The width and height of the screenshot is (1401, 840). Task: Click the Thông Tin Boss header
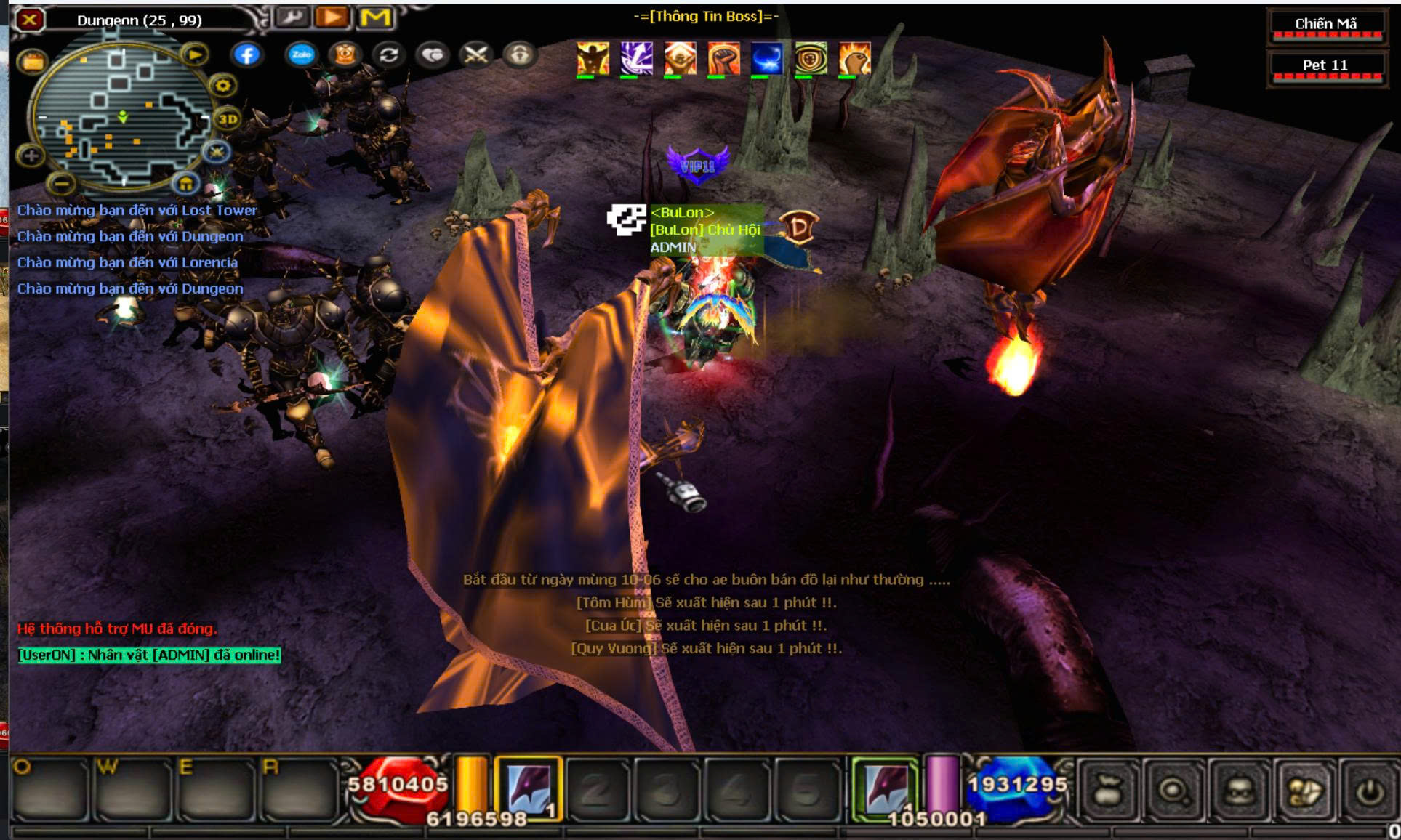(x=705, y=16)
